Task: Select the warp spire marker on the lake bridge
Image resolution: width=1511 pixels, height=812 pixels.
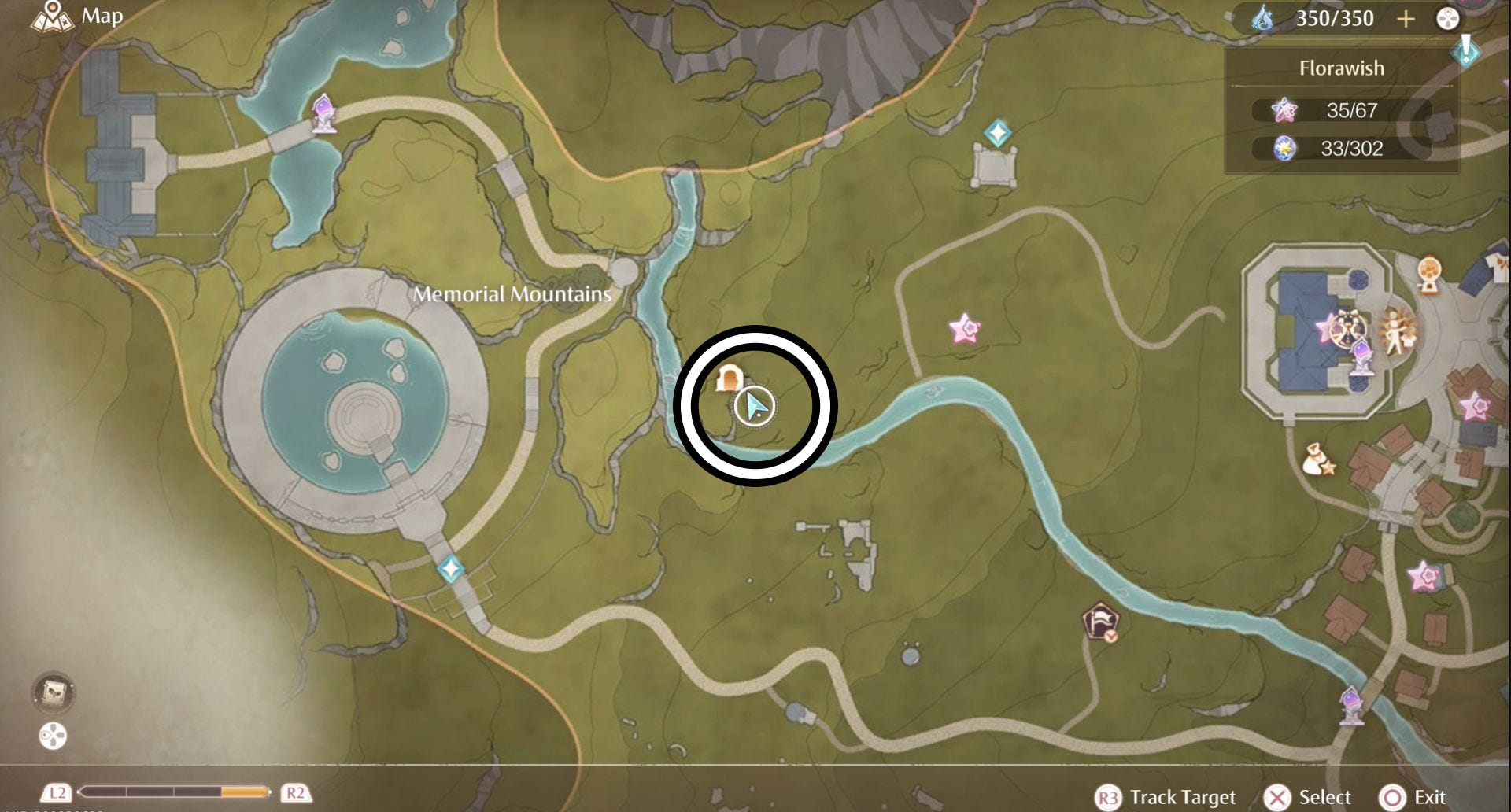Action: pos(323,114)
